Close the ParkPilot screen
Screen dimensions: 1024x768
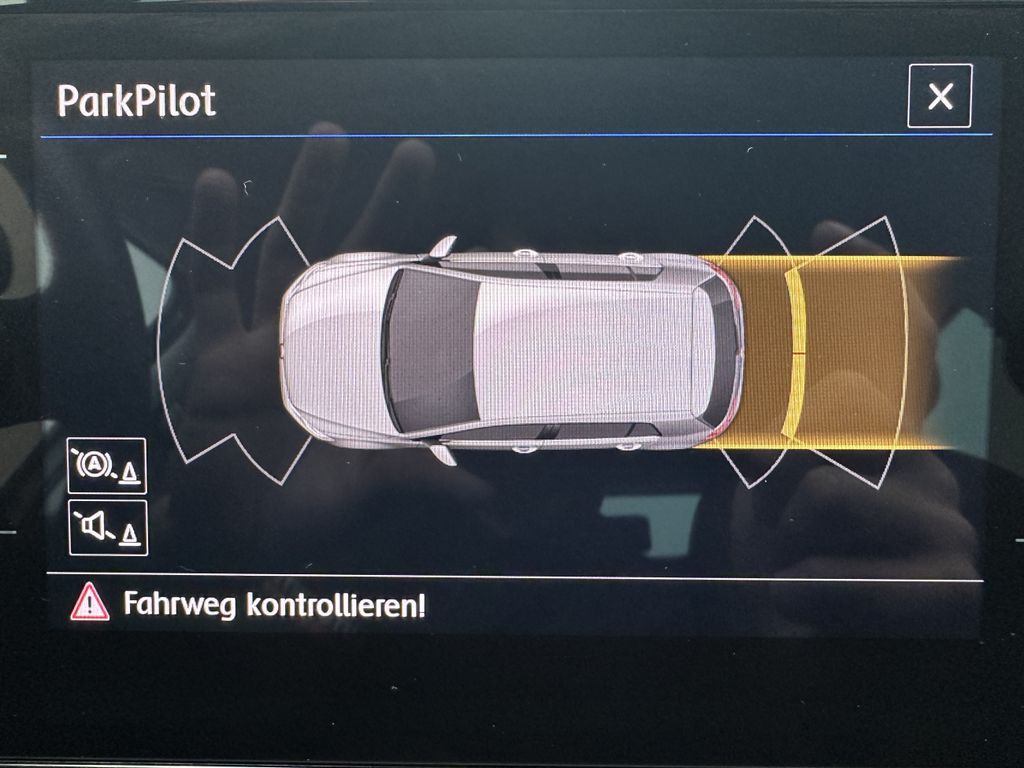pyautogui.click(x=939, y=96)
